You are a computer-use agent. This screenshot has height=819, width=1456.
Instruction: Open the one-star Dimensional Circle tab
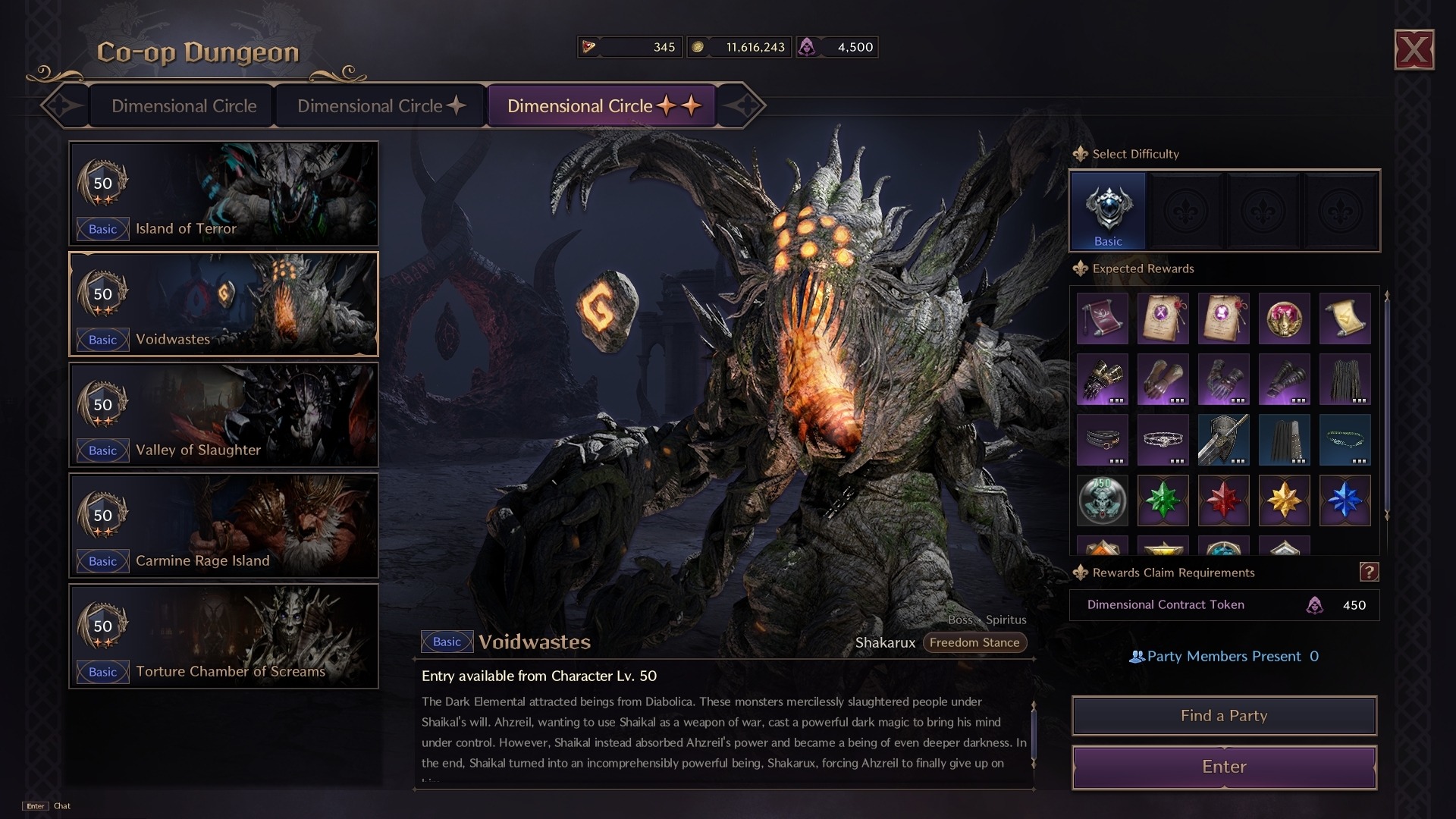(381, 106)
